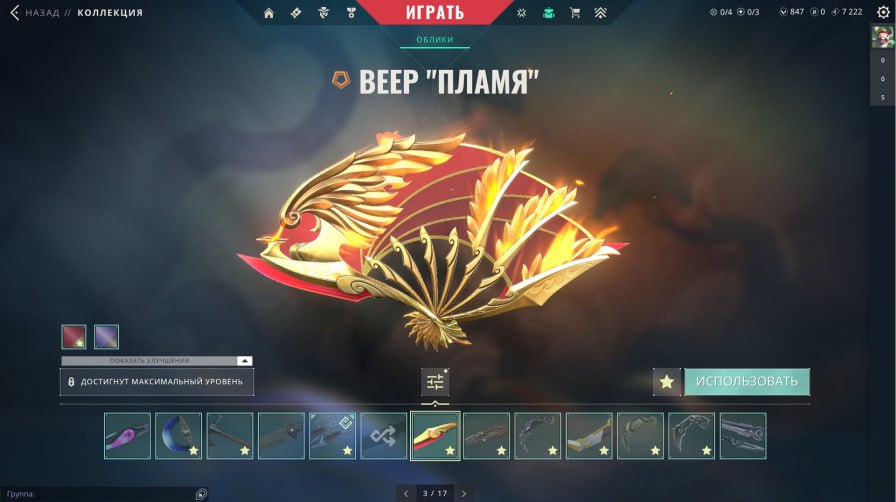896x502 pixels.
Task: Open the home tab icon
Action: coord(269,13)
